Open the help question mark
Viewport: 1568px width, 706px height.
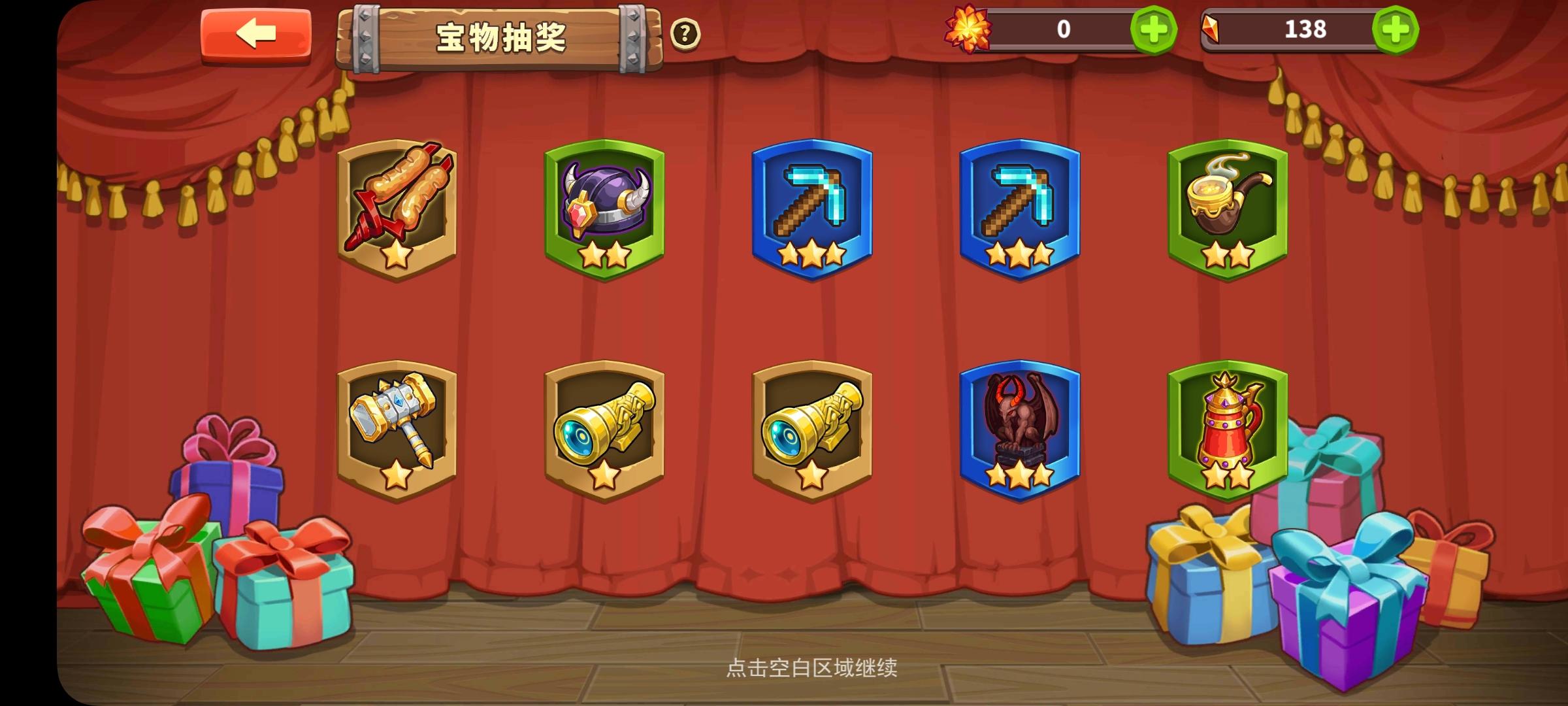[x=684, y=34]
